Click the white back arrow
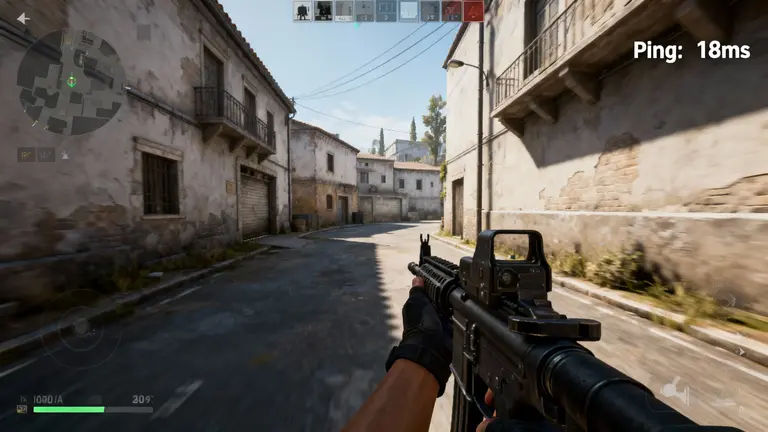This screenshot has width=768, height=432. click(x=23, y=18)
